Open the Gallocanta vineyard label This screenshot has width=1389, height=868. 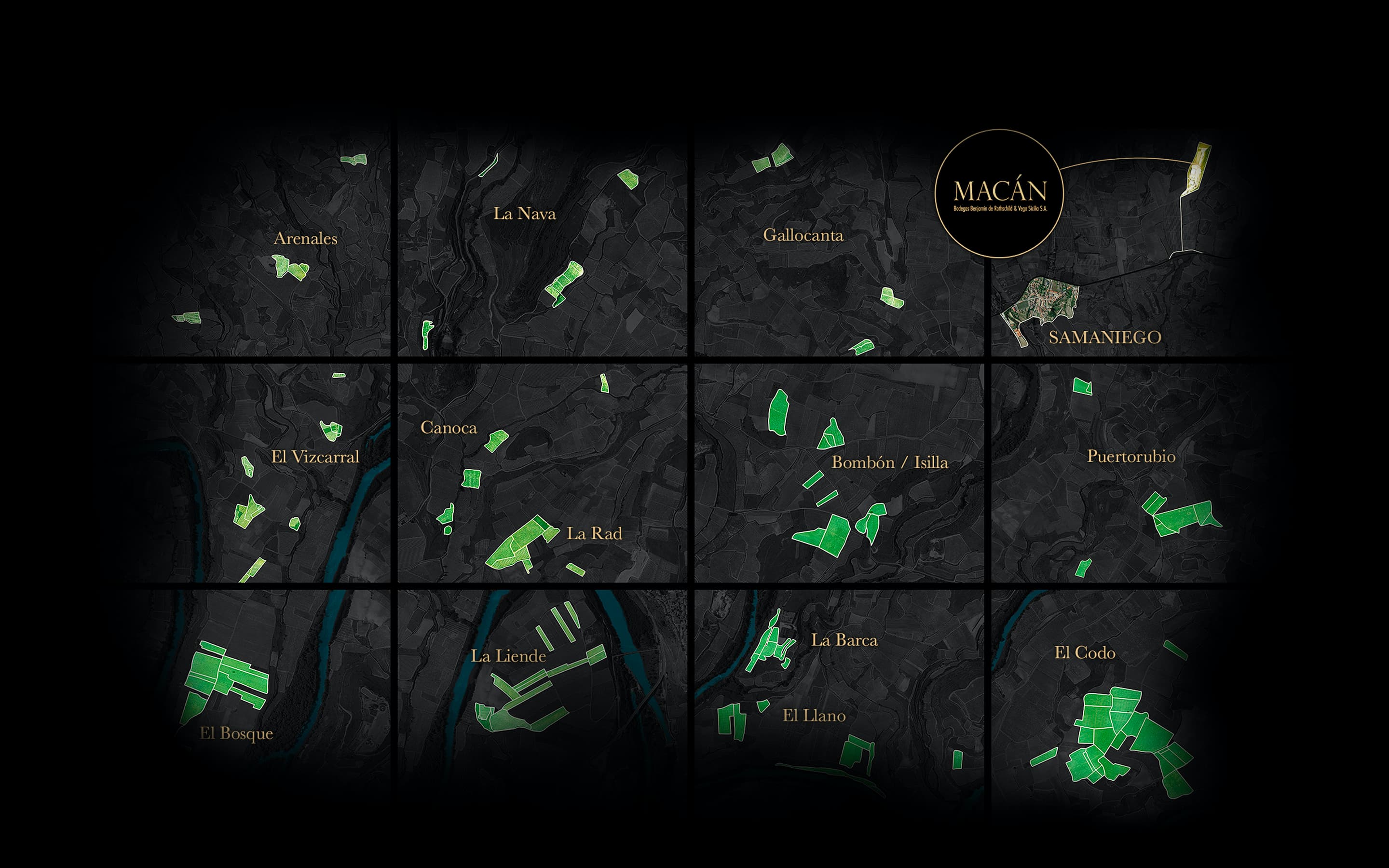point(803,235)
